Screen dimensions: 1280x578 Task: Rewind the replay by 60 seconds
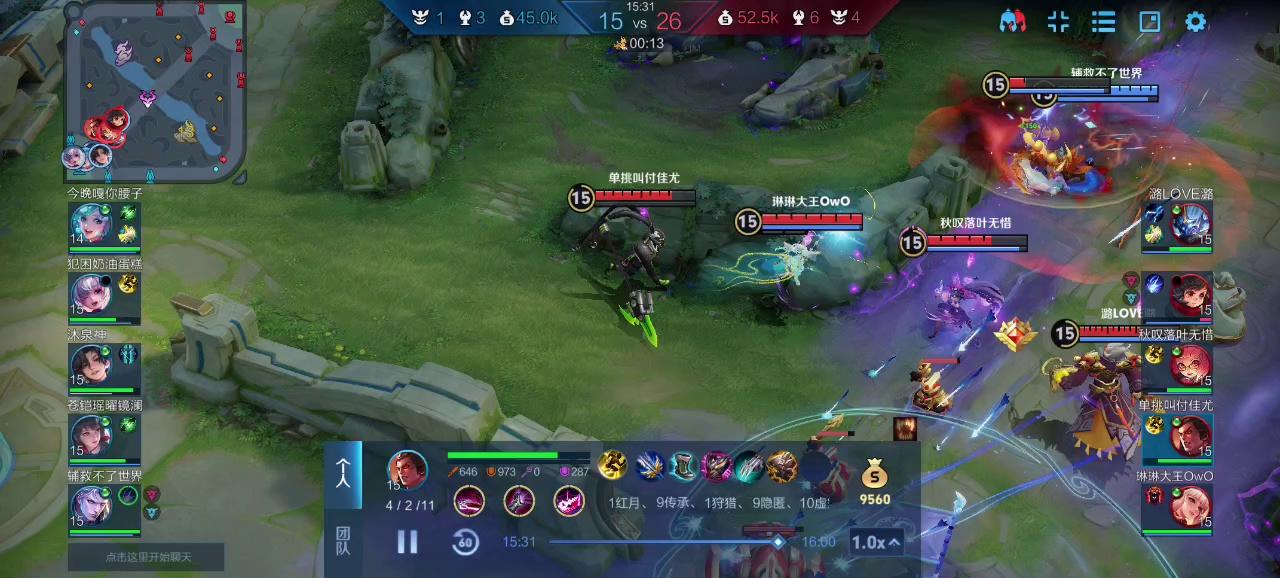coord(465,542)
